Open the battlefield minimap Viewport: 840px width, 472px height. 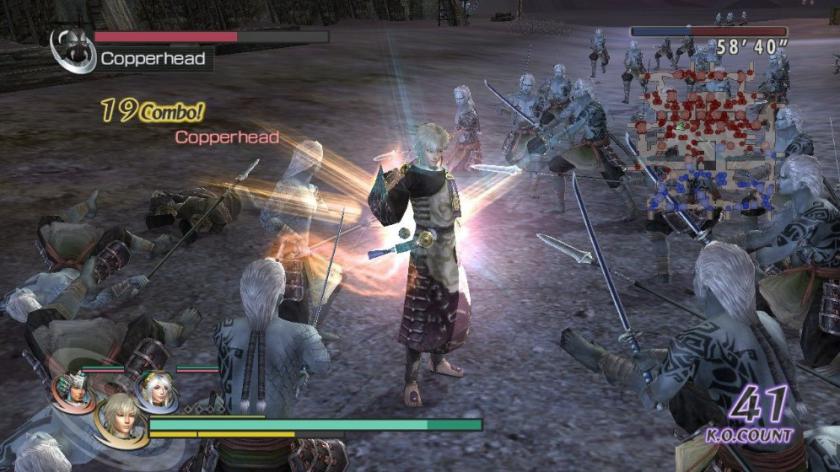(x=708, y=140)
